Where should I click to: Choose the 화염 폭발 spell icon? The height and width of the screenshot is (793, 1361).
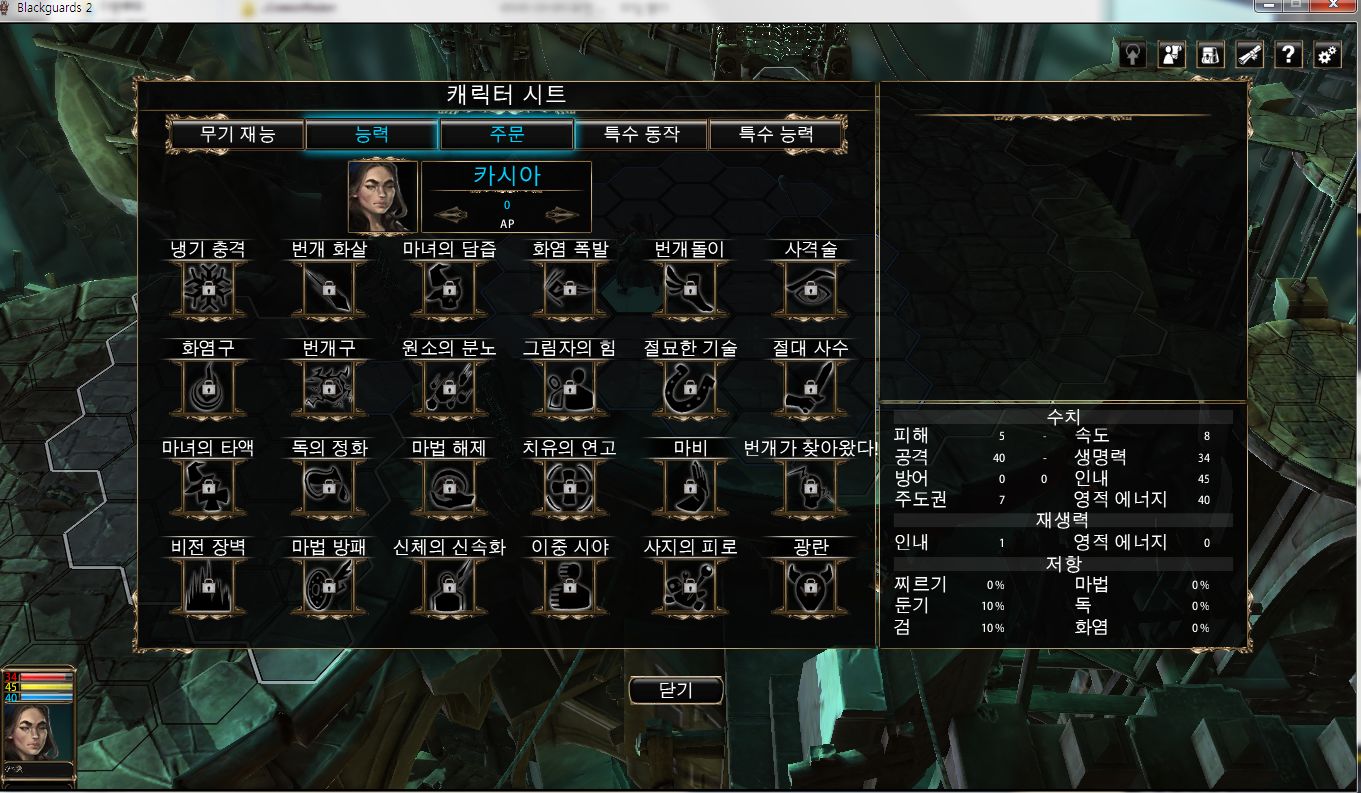(x=569, y=289)
